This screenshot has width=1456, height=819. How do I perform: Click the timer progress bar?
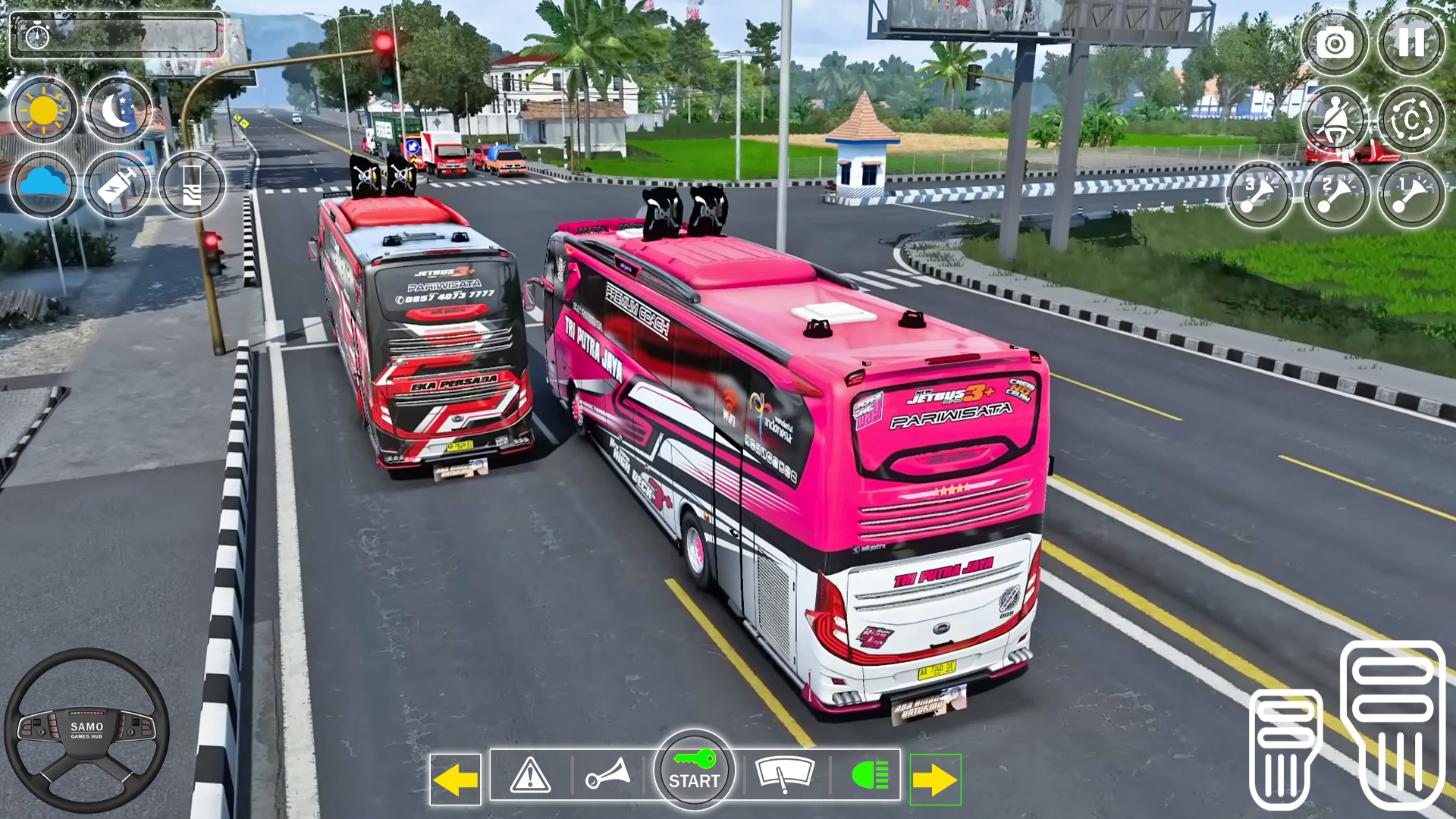(x=118, y=34)
